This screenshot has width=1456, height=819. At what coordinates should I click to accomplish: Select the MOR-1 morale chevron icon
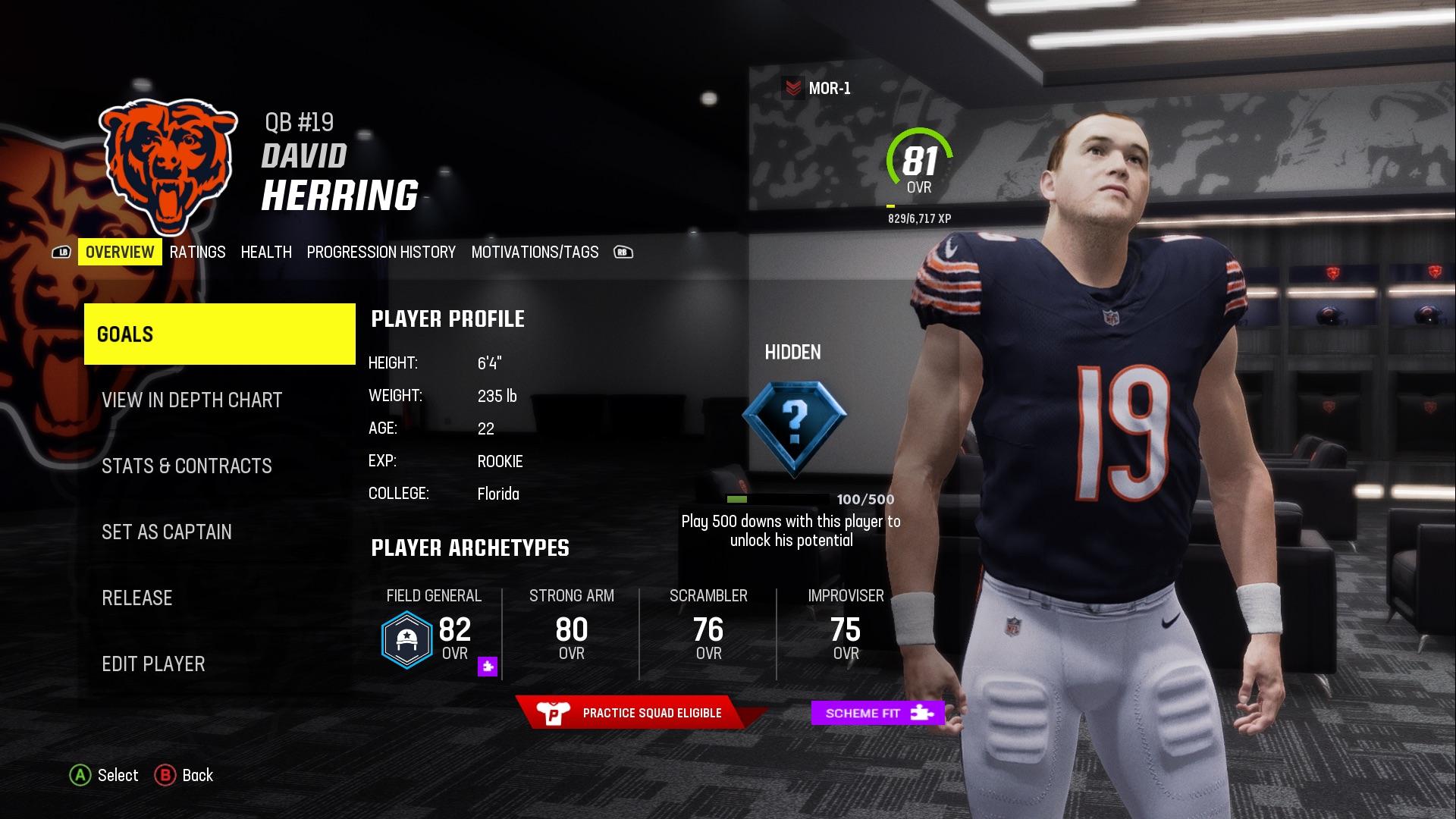[x=793, y=86]
